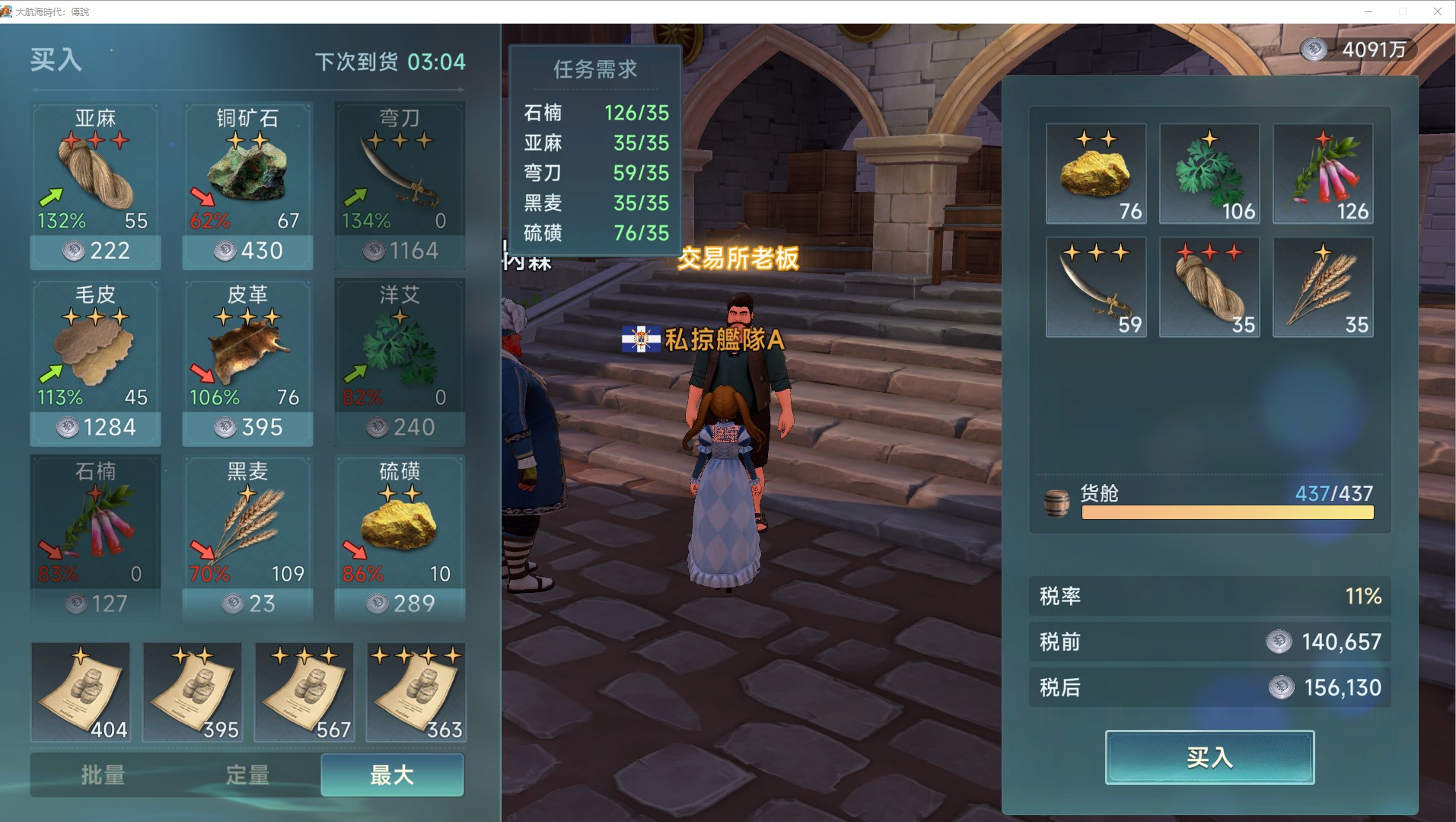Select the cart's 石楠 heather stack 126

(x=1323, y=174)
